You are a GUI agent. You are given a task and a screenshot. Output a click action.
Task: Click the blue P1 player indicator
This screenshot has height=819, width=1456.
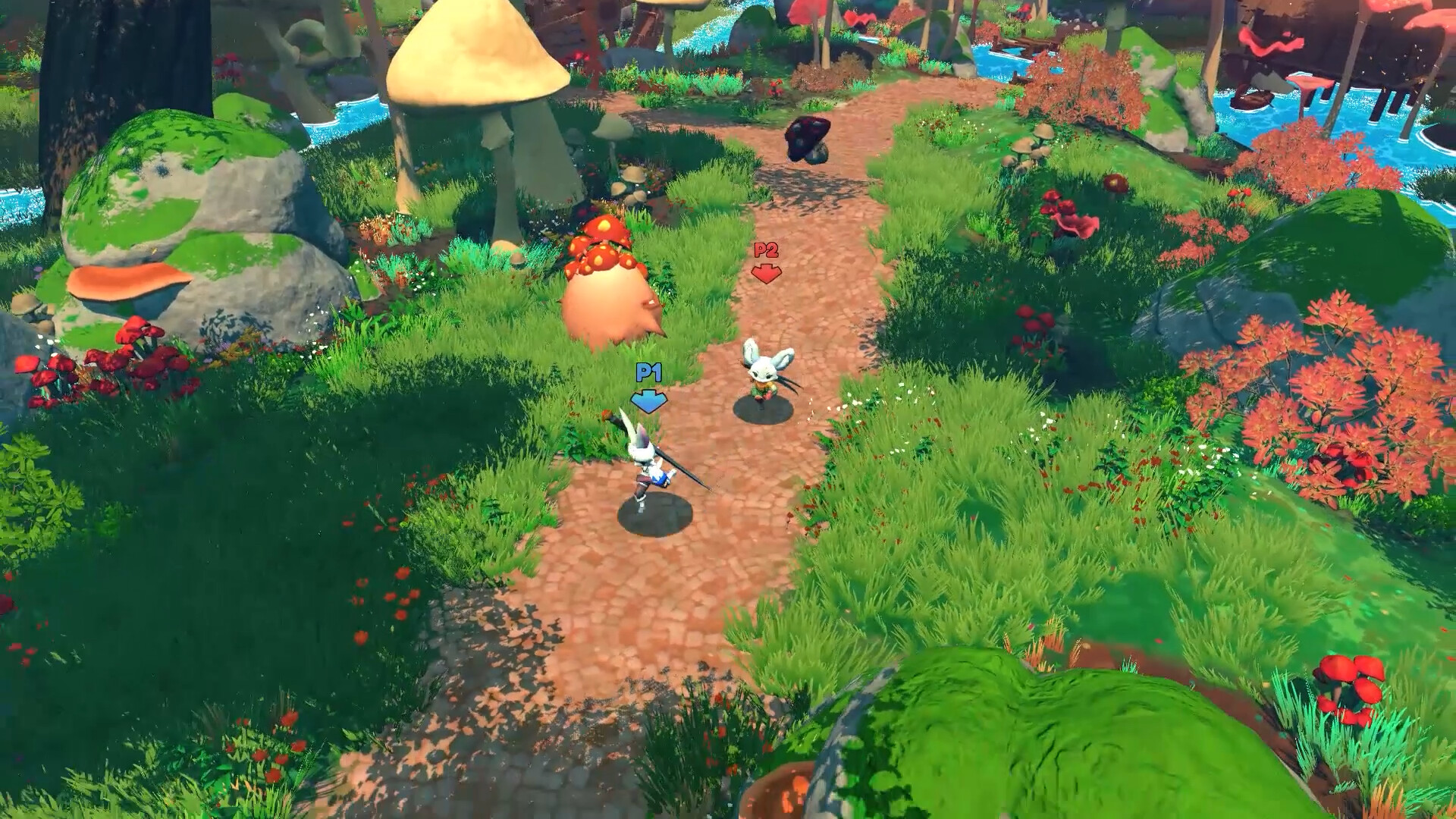click(x=648, y=372)
